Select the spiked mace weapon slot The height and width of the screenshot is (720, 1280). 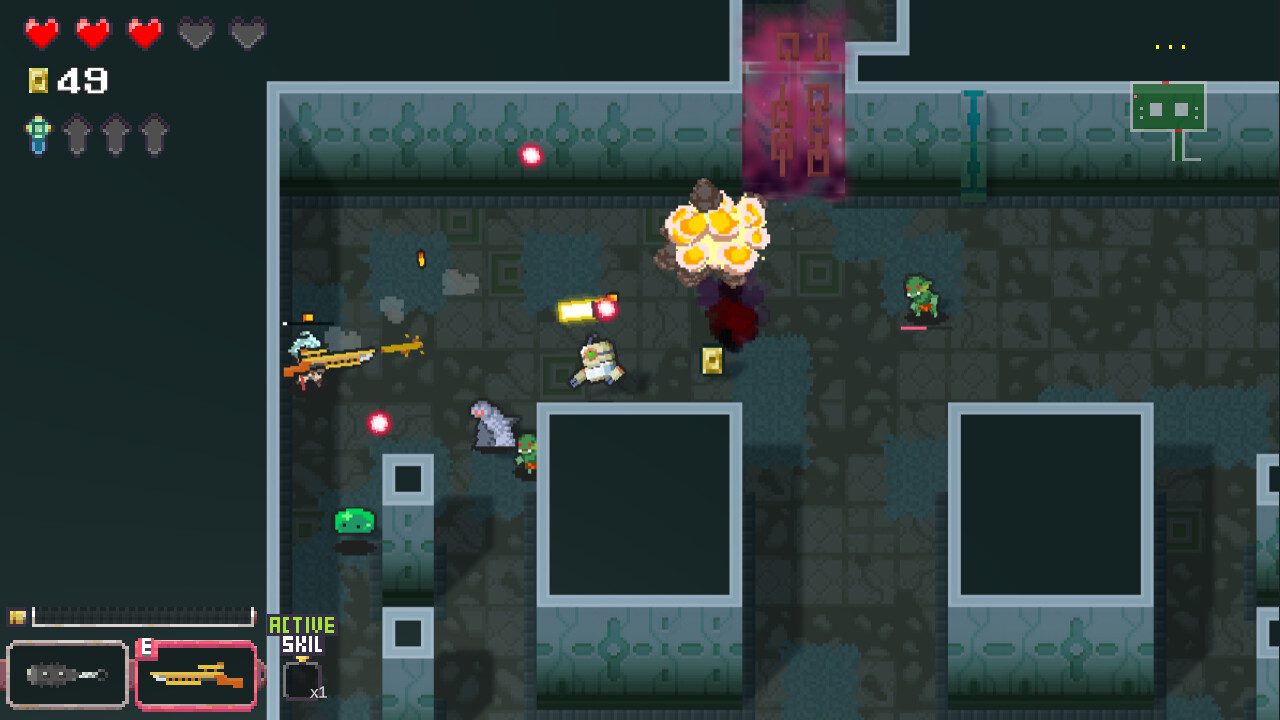pyautogui.click(x=68, y=675)
